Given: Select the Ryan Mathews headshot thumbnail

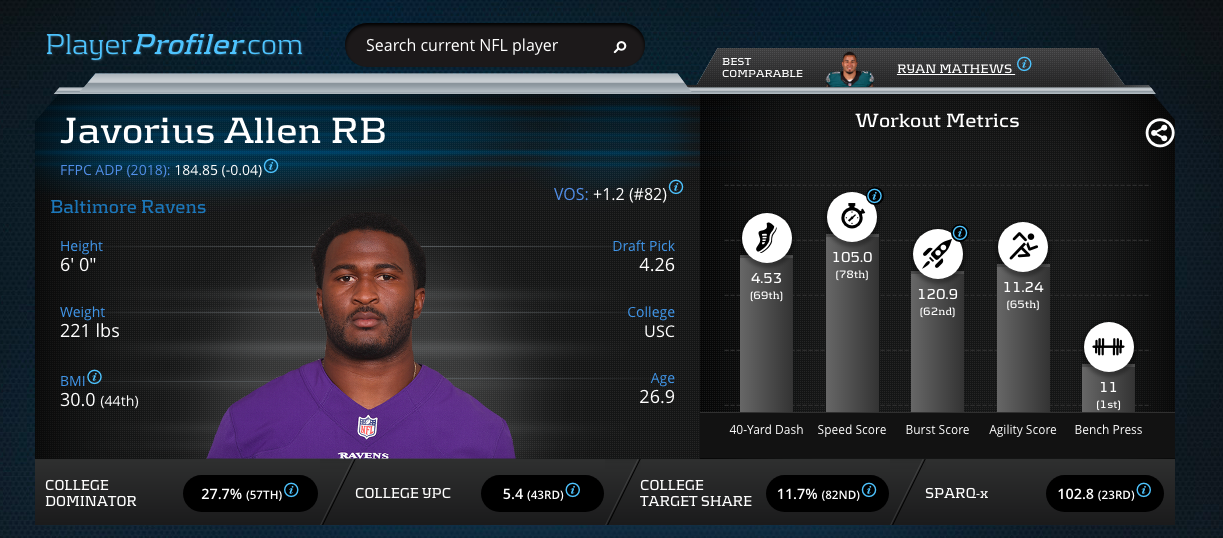Looking at the screenshot, I should point(850,69).
